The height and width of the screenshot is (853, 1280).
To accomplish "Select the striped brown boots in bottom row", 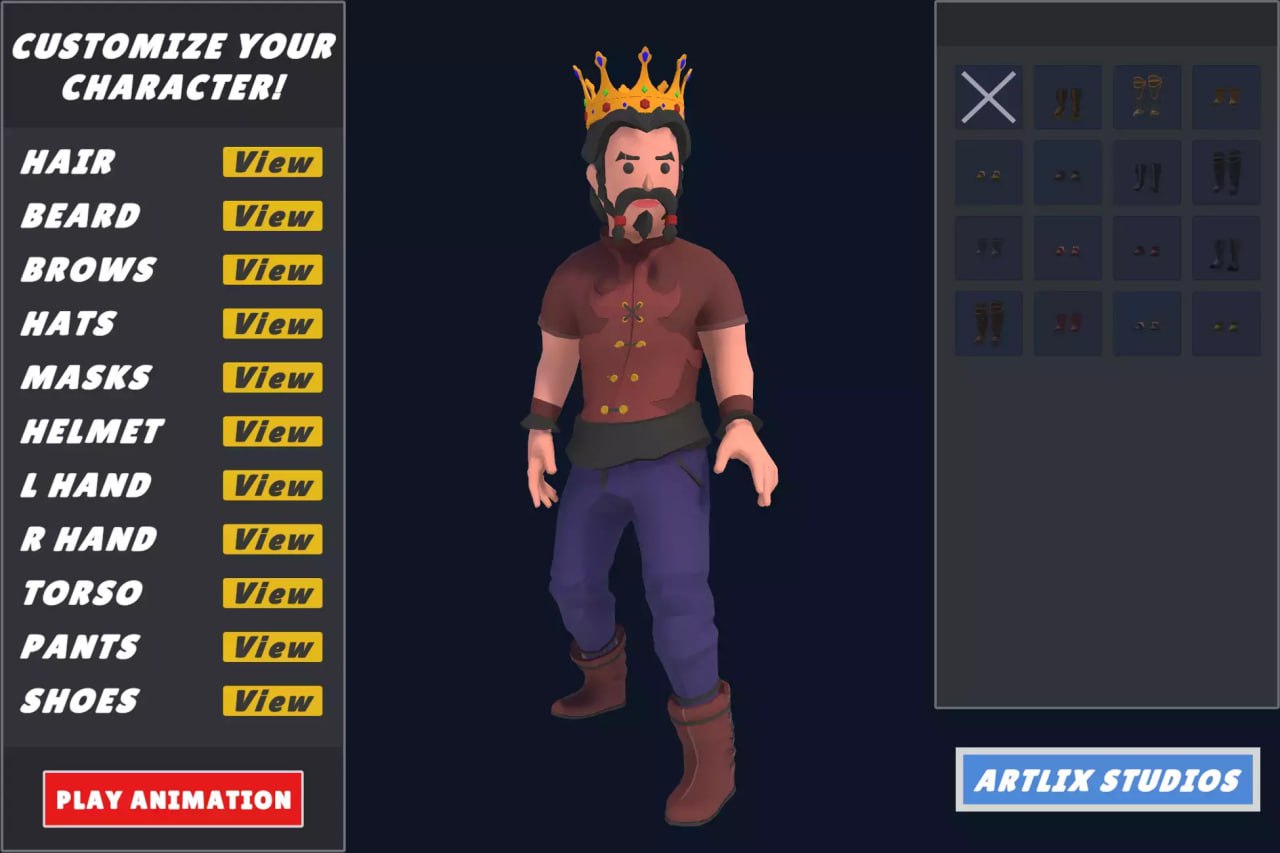I will (x=988, y=322).
